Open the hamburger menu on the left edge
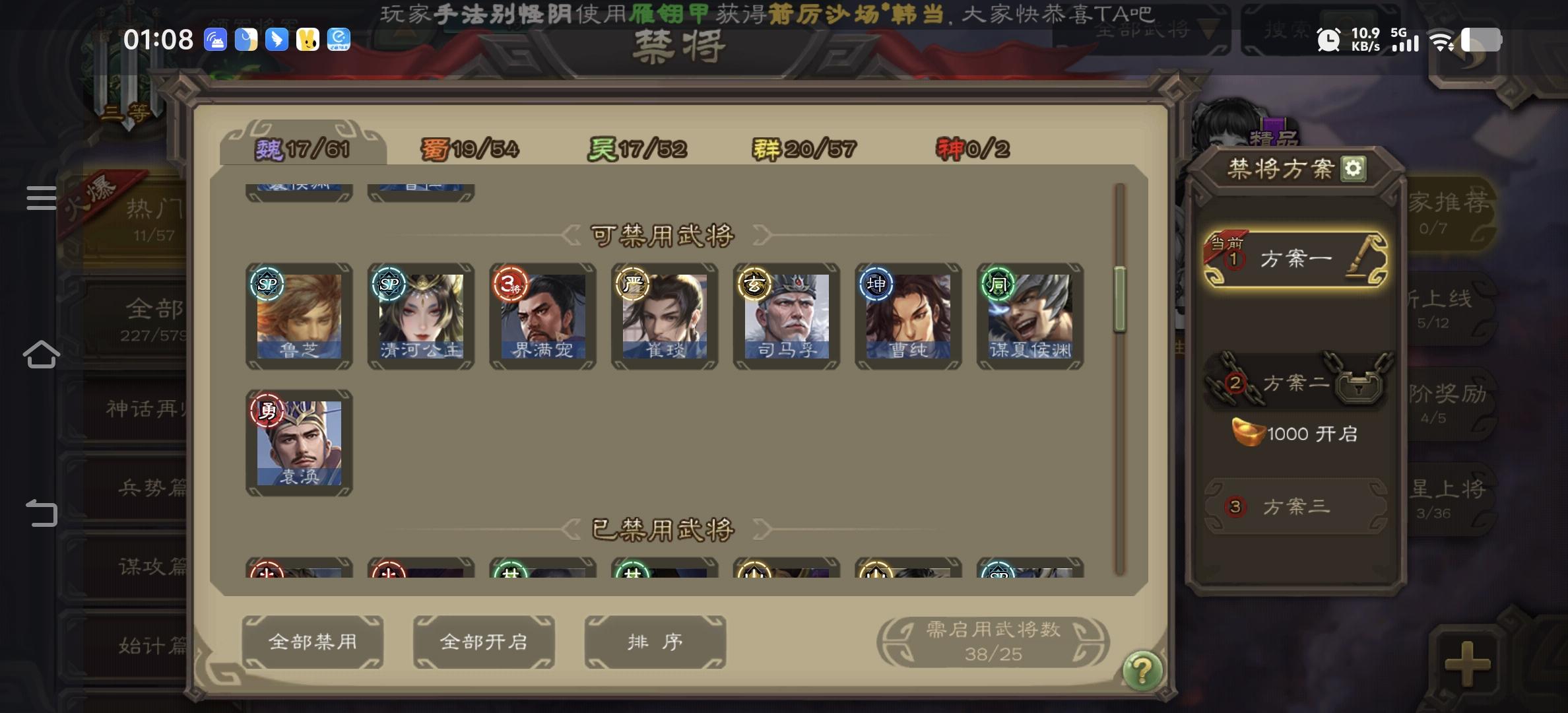Screen dimensions: 1568x713 point(40,198)
